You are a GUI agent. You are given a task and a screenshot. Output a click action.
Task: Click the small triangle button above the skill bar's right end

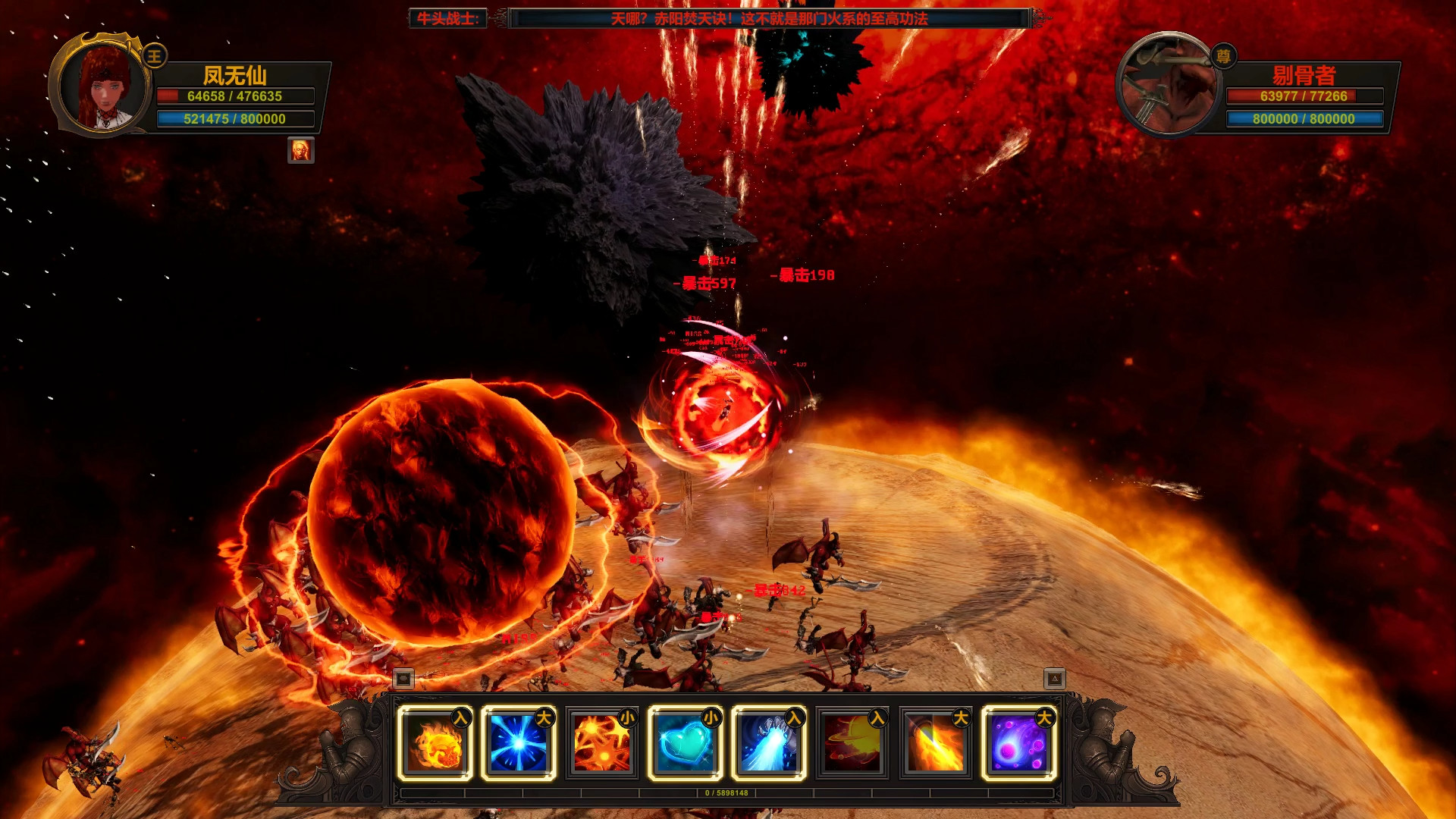pyautogui.click(x=1055, y=679)
